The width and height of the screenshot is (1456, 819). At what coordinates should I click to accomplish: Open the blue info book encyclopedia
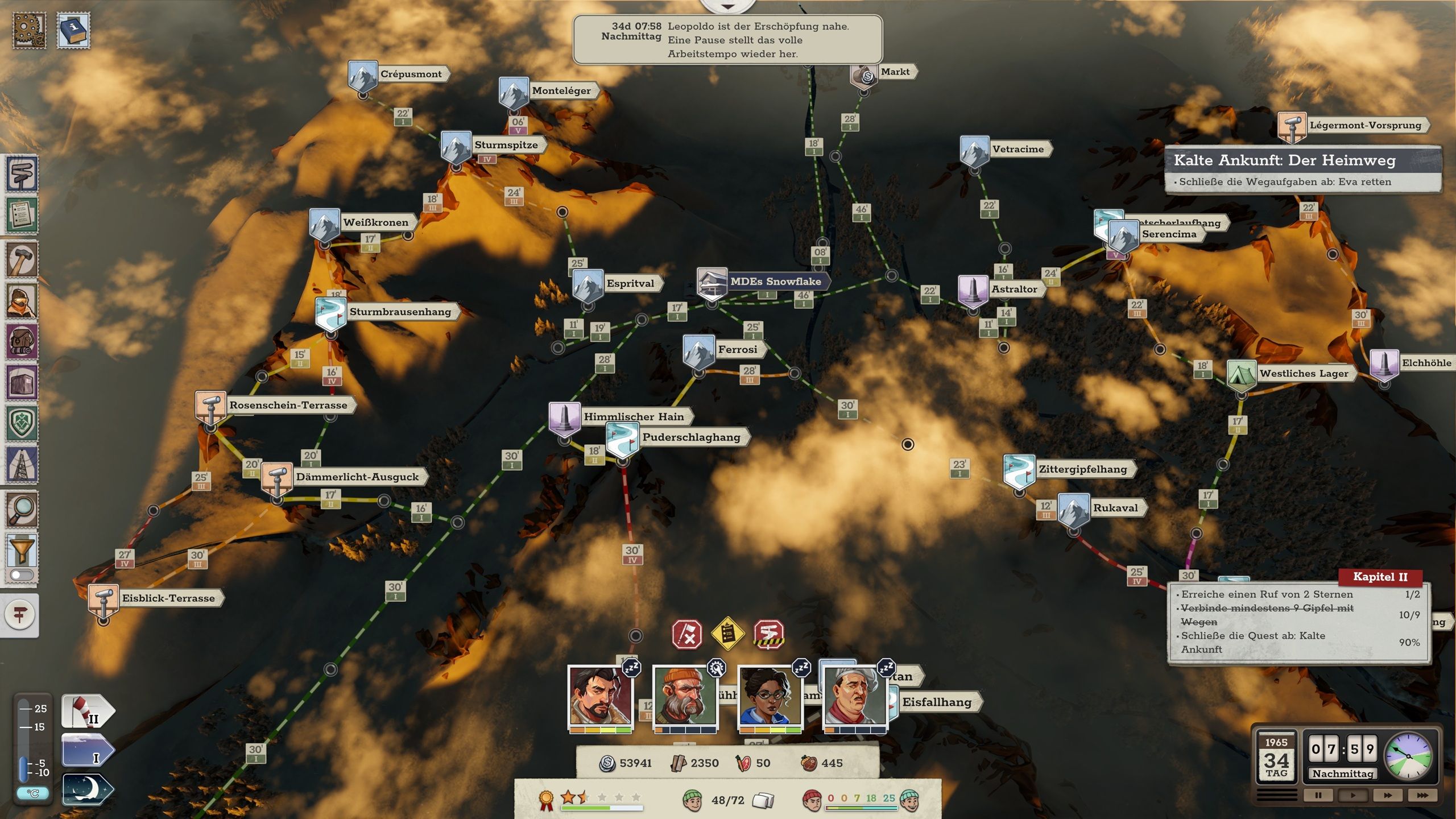tap(73, 31)
